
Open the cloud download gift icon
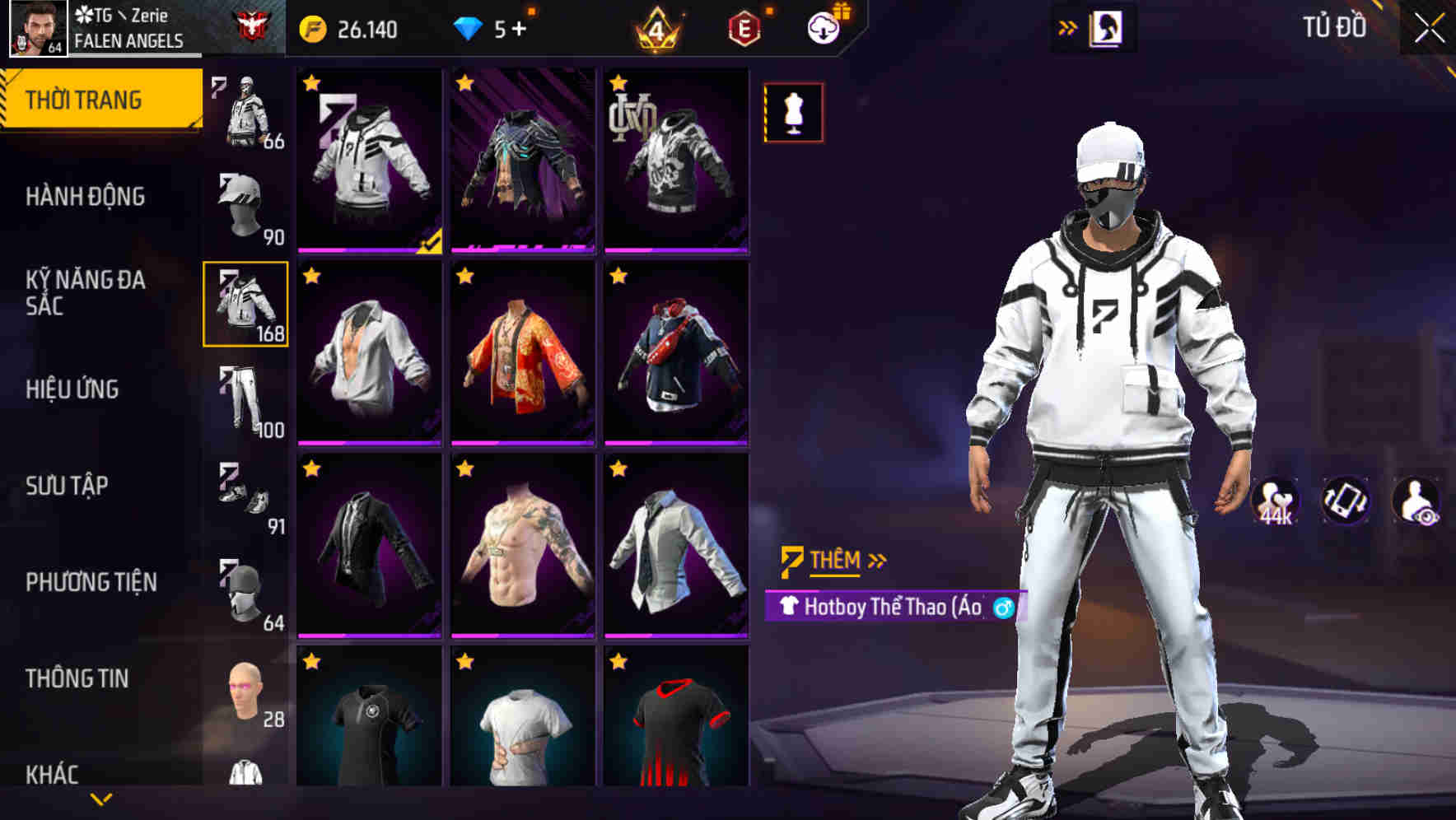(x=824, y=26)
